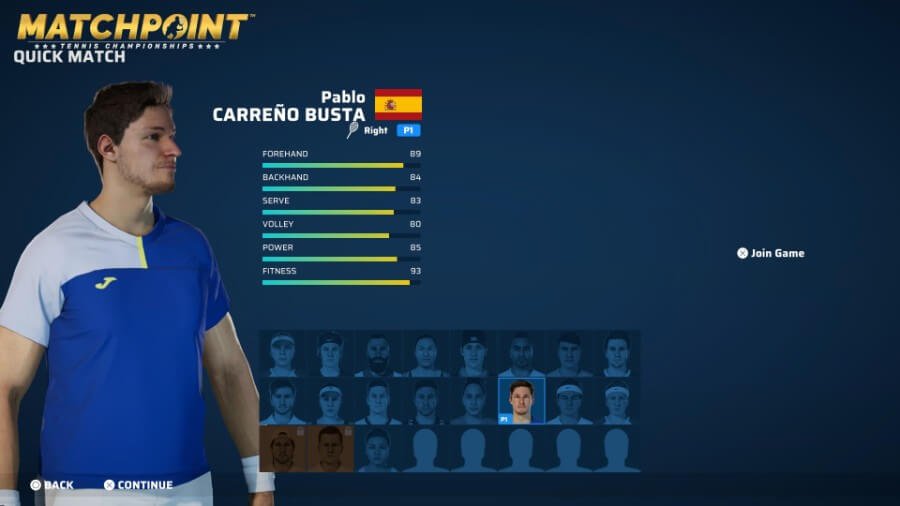
Task: Click Join Game for player two
Action: (771, 253)
